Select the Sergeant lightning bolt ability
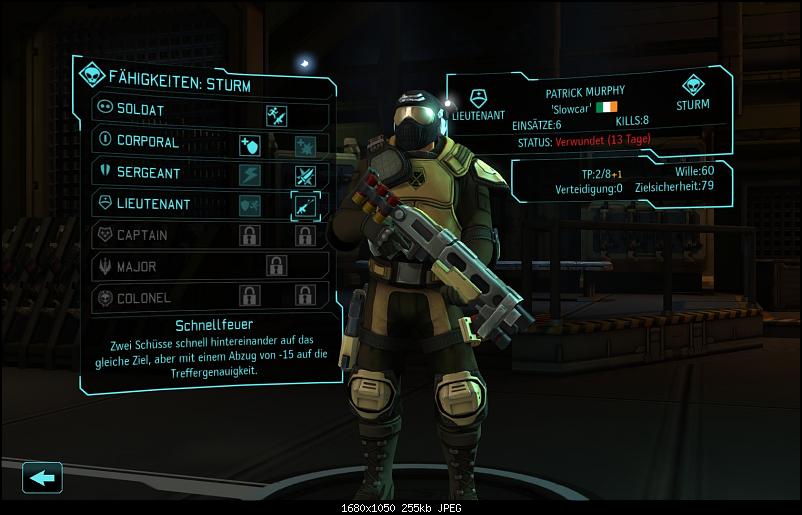 click(x=249, y=177)
